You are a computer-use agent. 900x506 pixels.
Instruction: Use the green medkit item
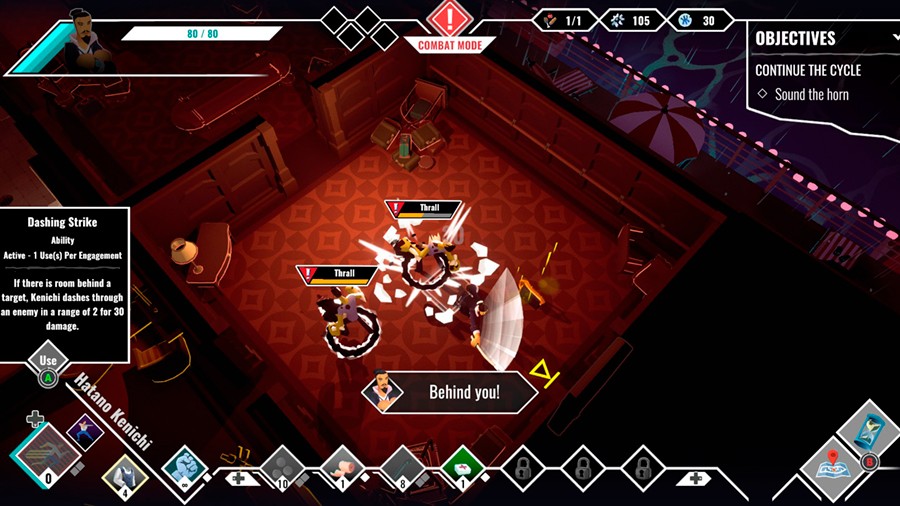462,466
